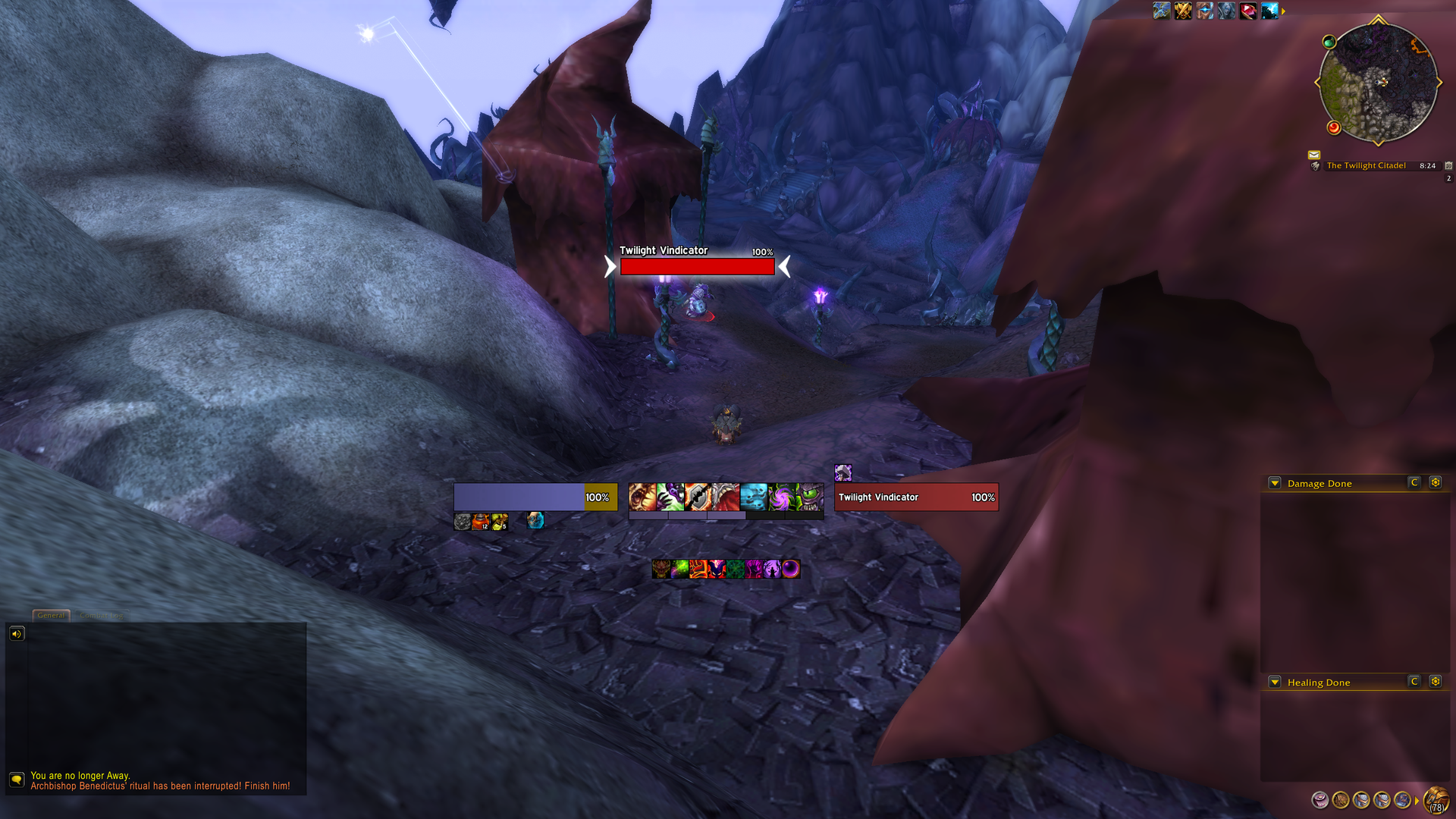Activate the purple orb ability
Image resolution: width=1456 pixels, height=819 pixels.
tap(790, 569)
